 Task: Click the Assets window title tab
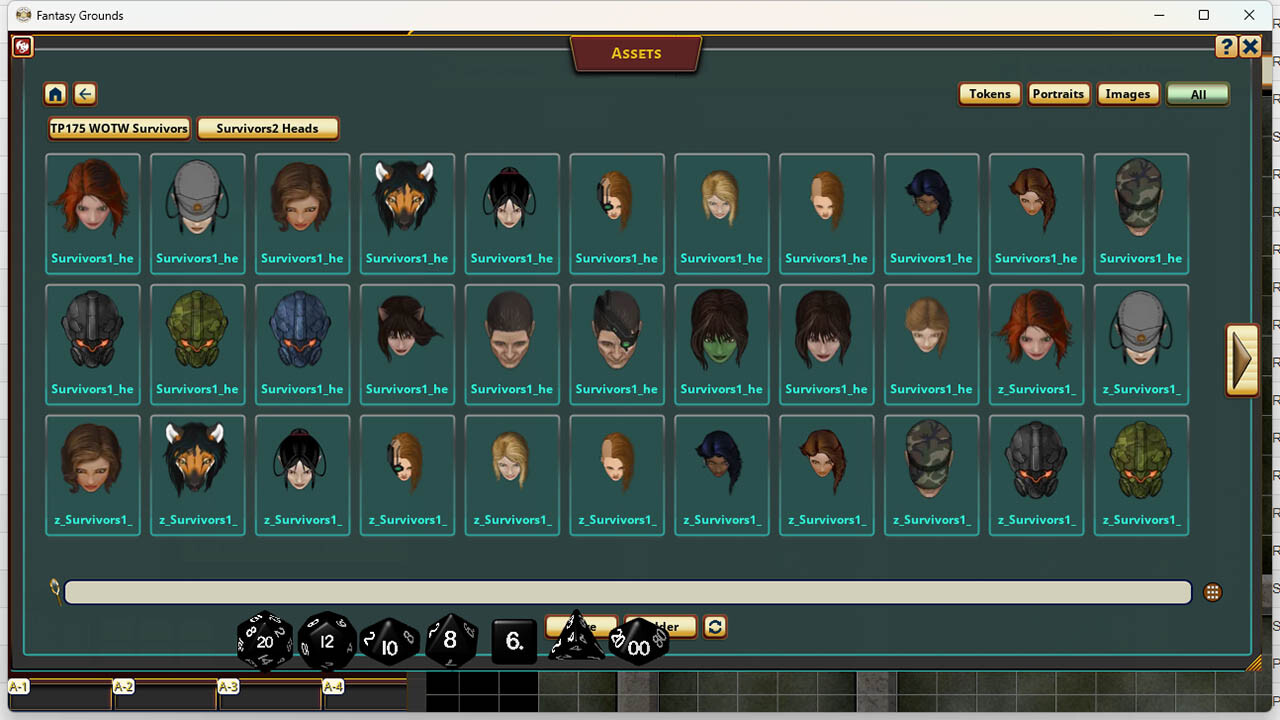point(636,53)
